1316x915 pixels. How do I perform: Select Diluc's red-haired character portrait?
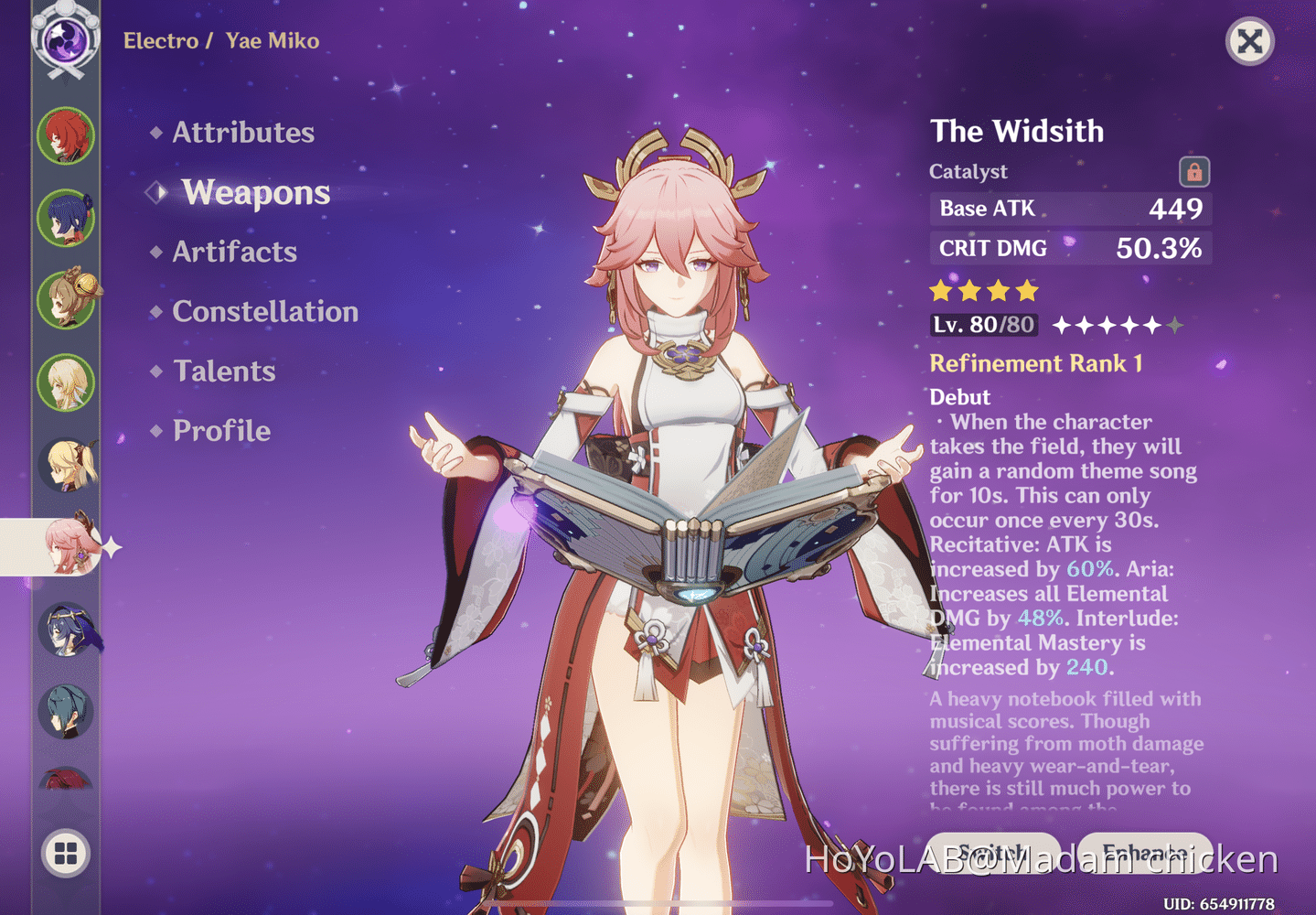click(x=65, y=136)
